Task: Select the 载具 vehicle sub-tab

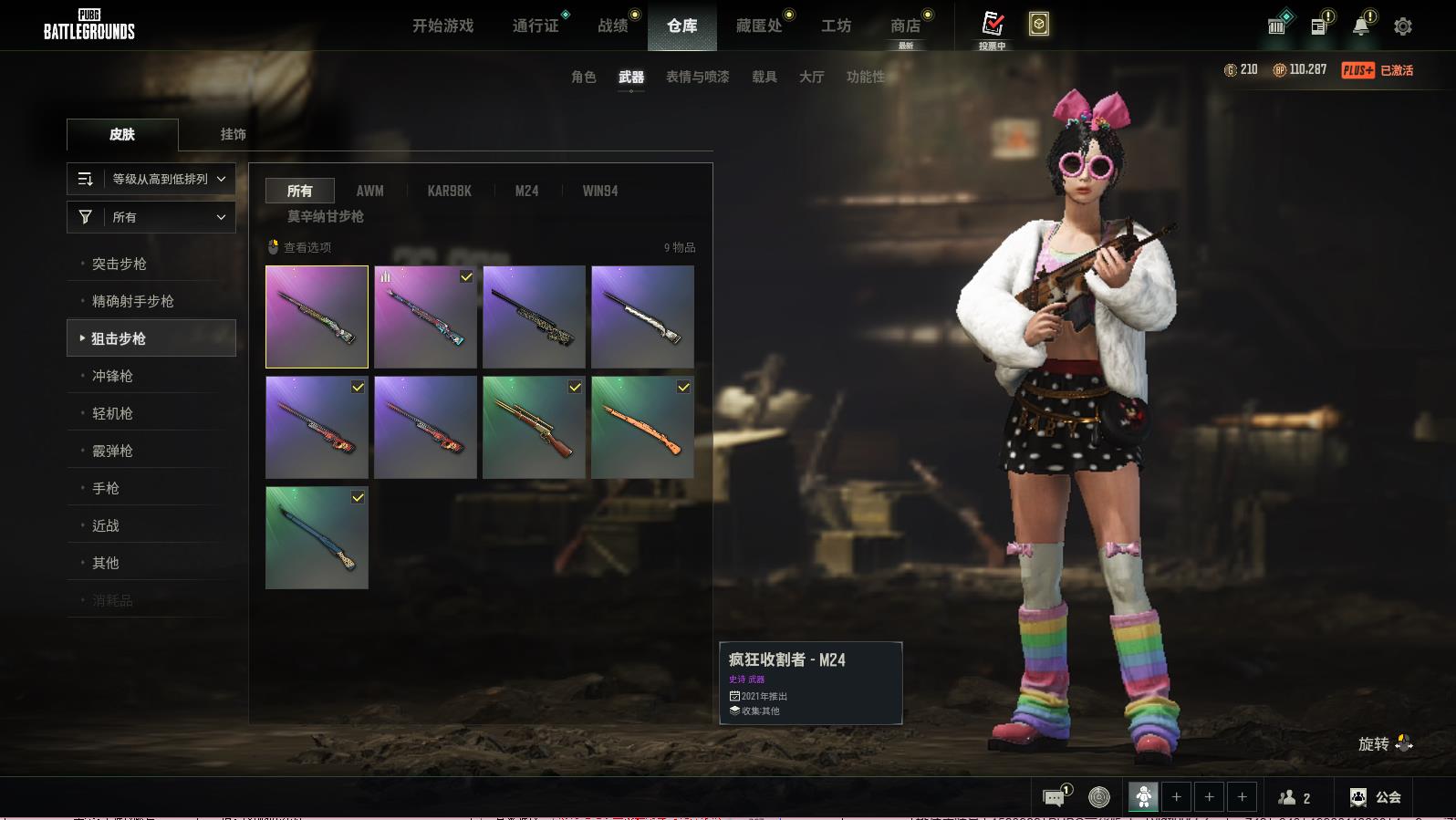Action: [764, 77]
